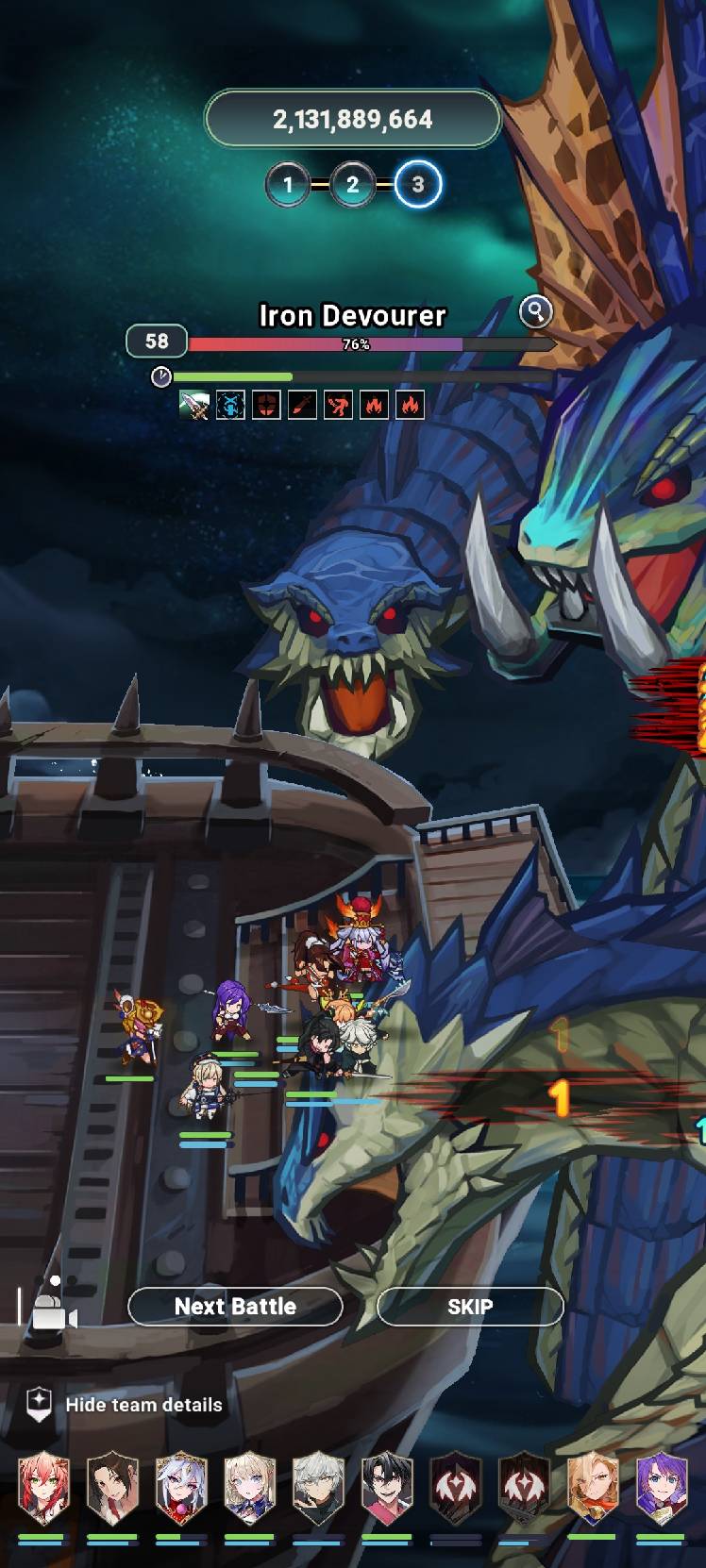Viewport: 706px width, 1568px height.
Task: Select the round 3 indicator
Action: coord(417,184)
